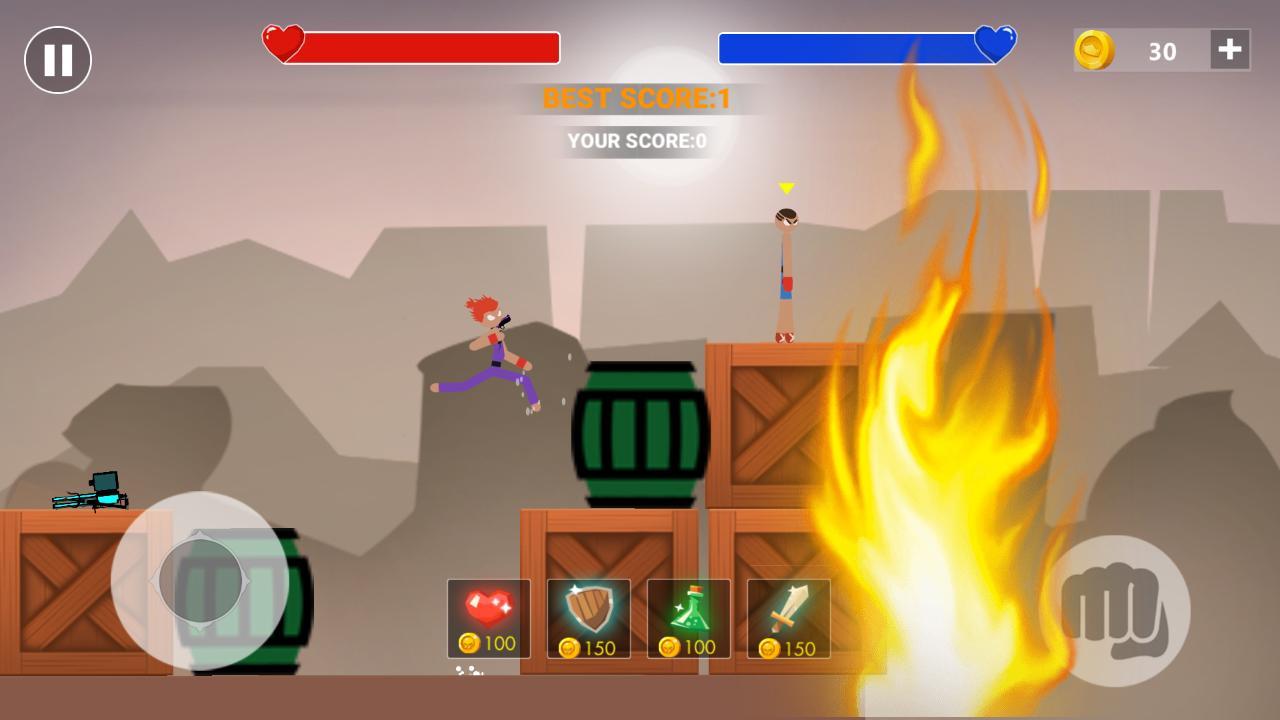Image resolution: width=1280 pixels, height=720 pixels.
Task: Click the turquoise gun lying on the crate
Action: (x=90, y=492)
